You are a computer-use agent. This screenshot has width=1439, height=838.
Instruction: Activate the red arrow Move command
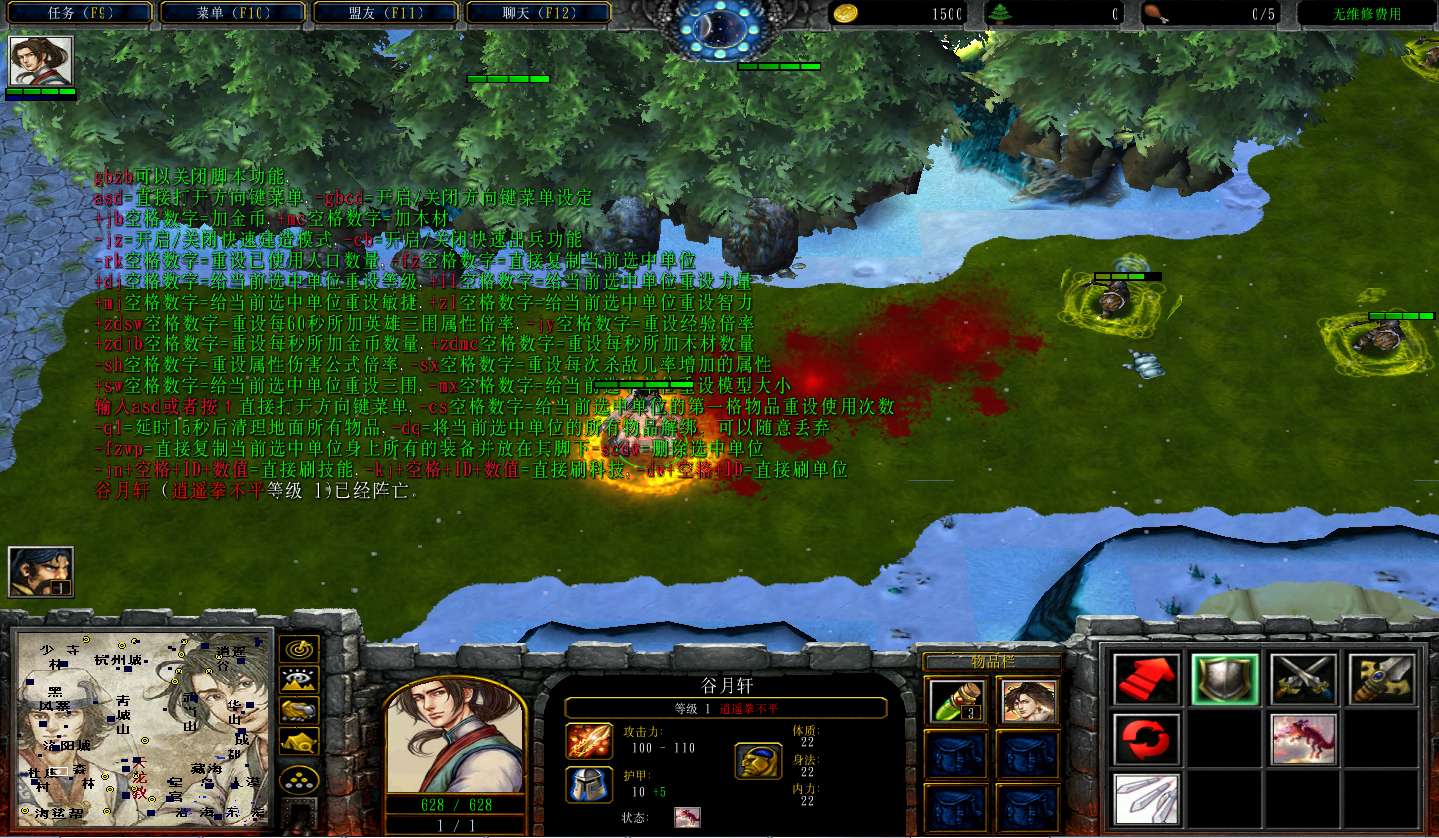1146,680
